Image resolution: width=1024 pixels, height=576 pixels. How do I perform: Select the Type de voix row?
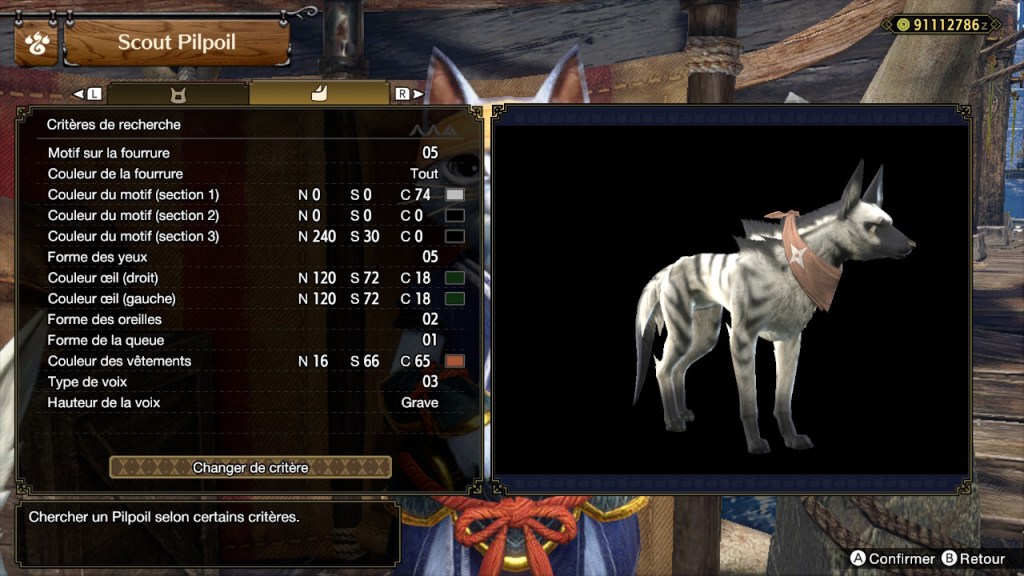[x=243, y=382]
